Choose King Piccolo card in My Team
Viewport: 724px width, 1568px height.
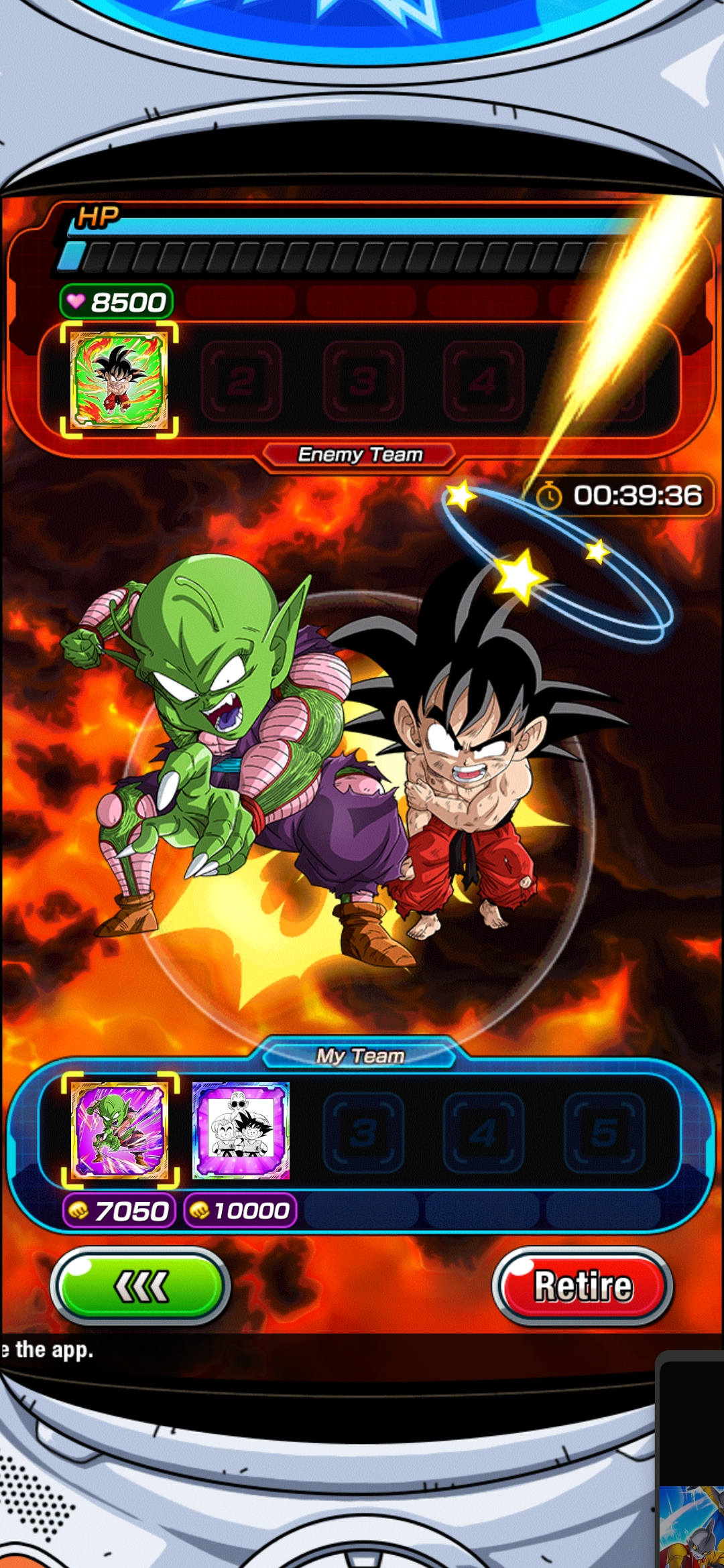120,1130
